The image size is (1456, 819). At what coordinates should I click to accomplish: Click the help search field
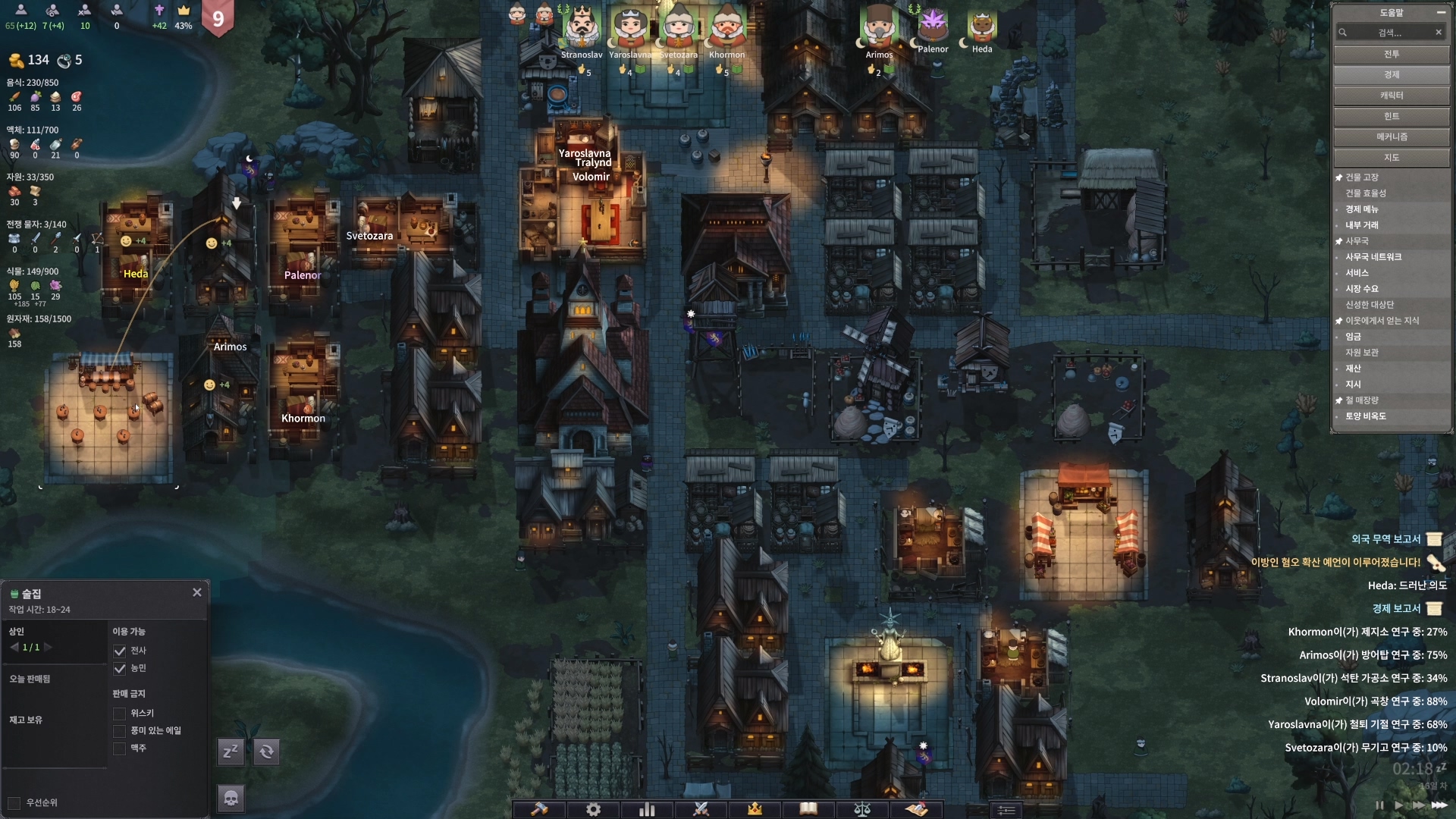1389,33
